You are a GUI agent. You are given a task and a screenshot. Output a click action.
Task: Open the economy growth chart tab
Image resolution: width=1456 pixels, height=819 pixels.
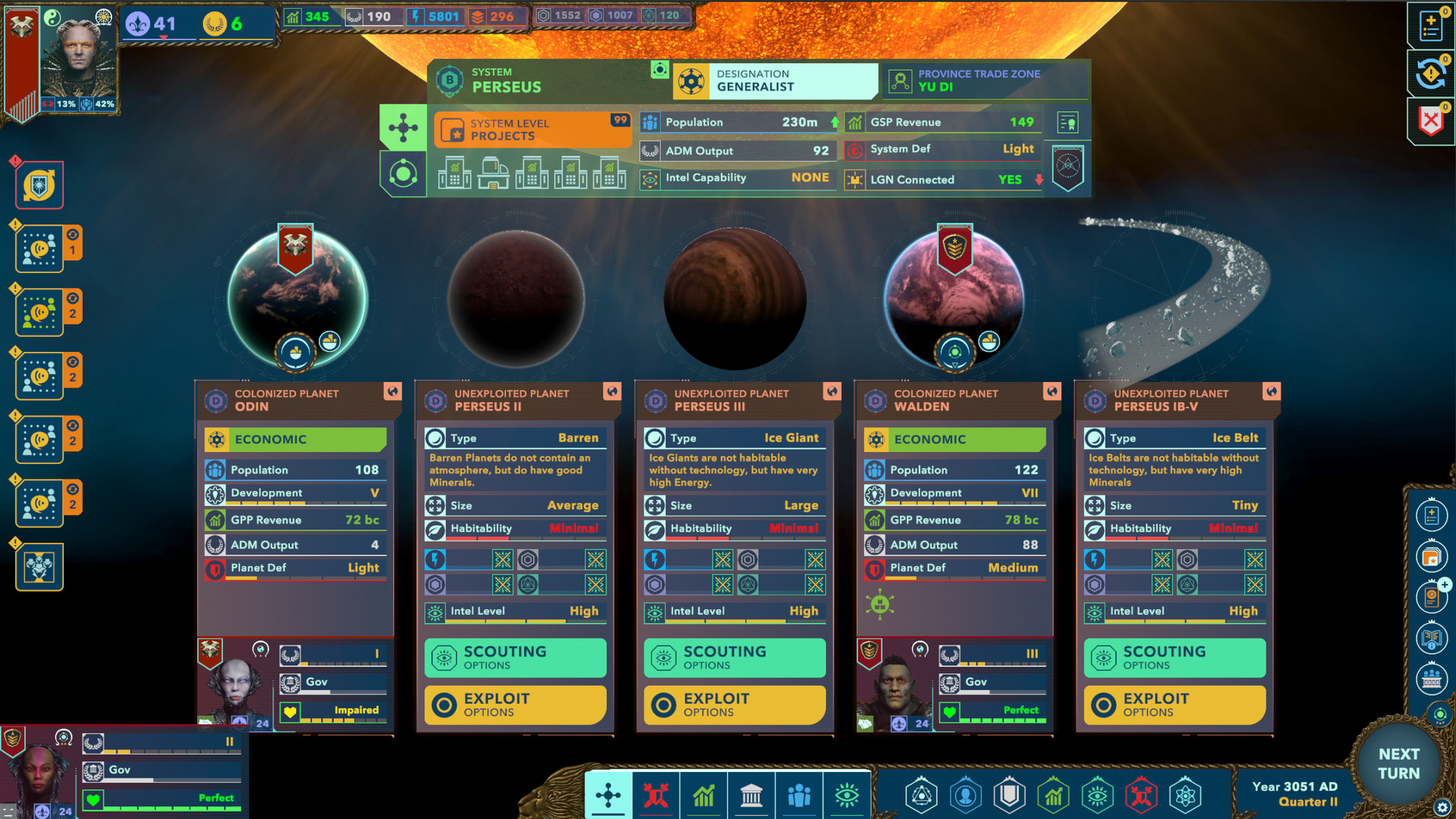[x=704, y=795]
